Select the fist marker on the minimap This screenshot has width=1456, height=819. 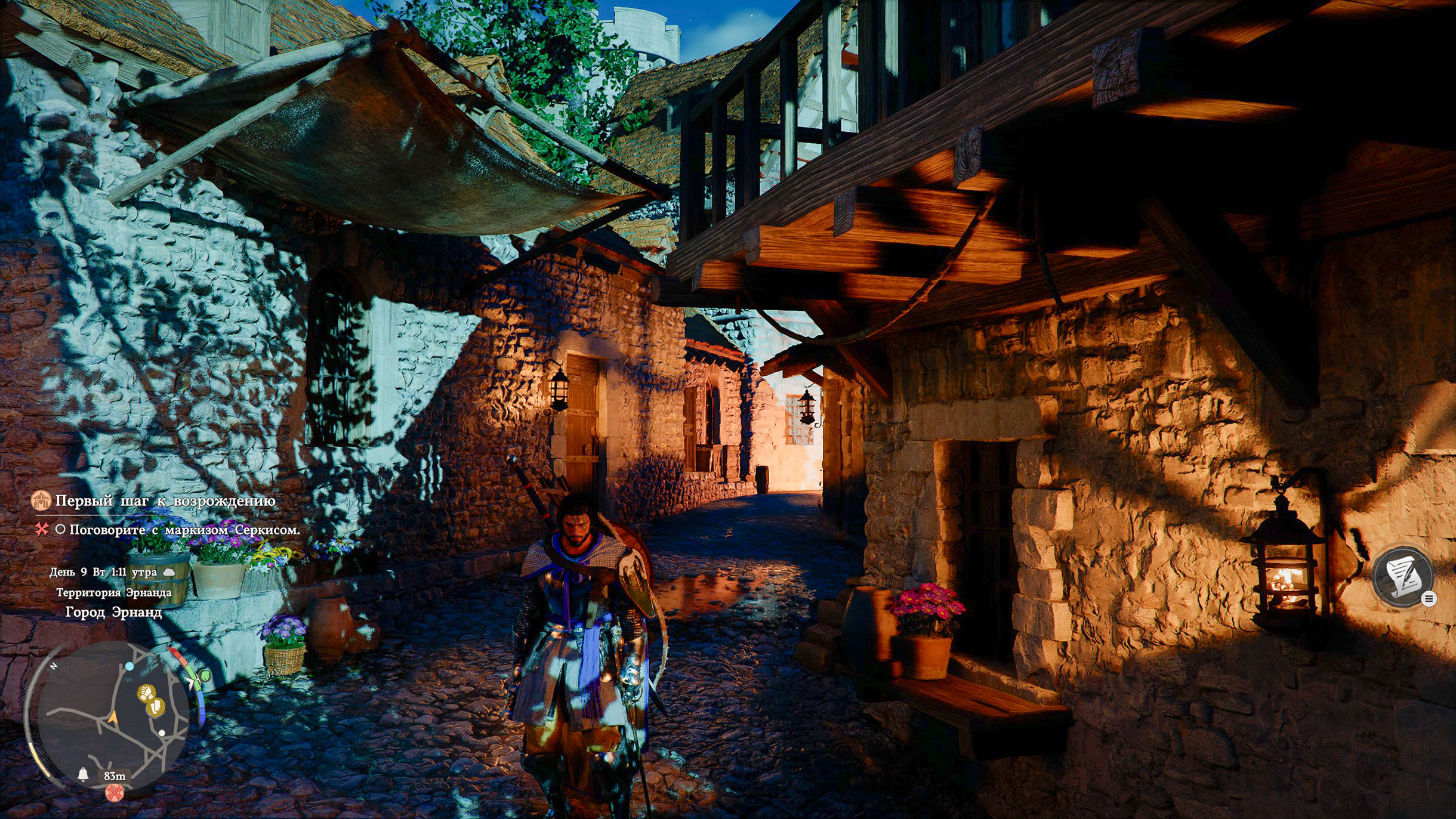pos(146,693)
